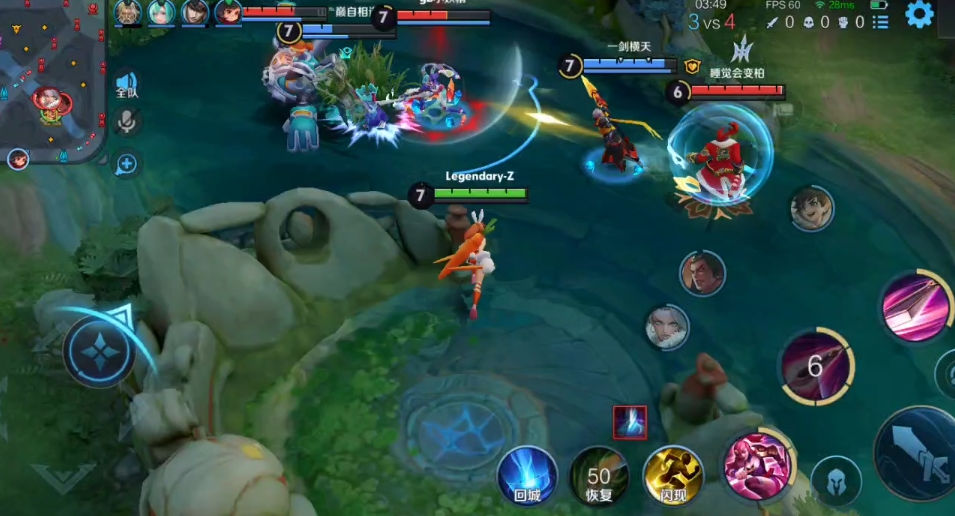Open the settings gear menu
This screenshot has width=955, height=516.
point(920,14)
